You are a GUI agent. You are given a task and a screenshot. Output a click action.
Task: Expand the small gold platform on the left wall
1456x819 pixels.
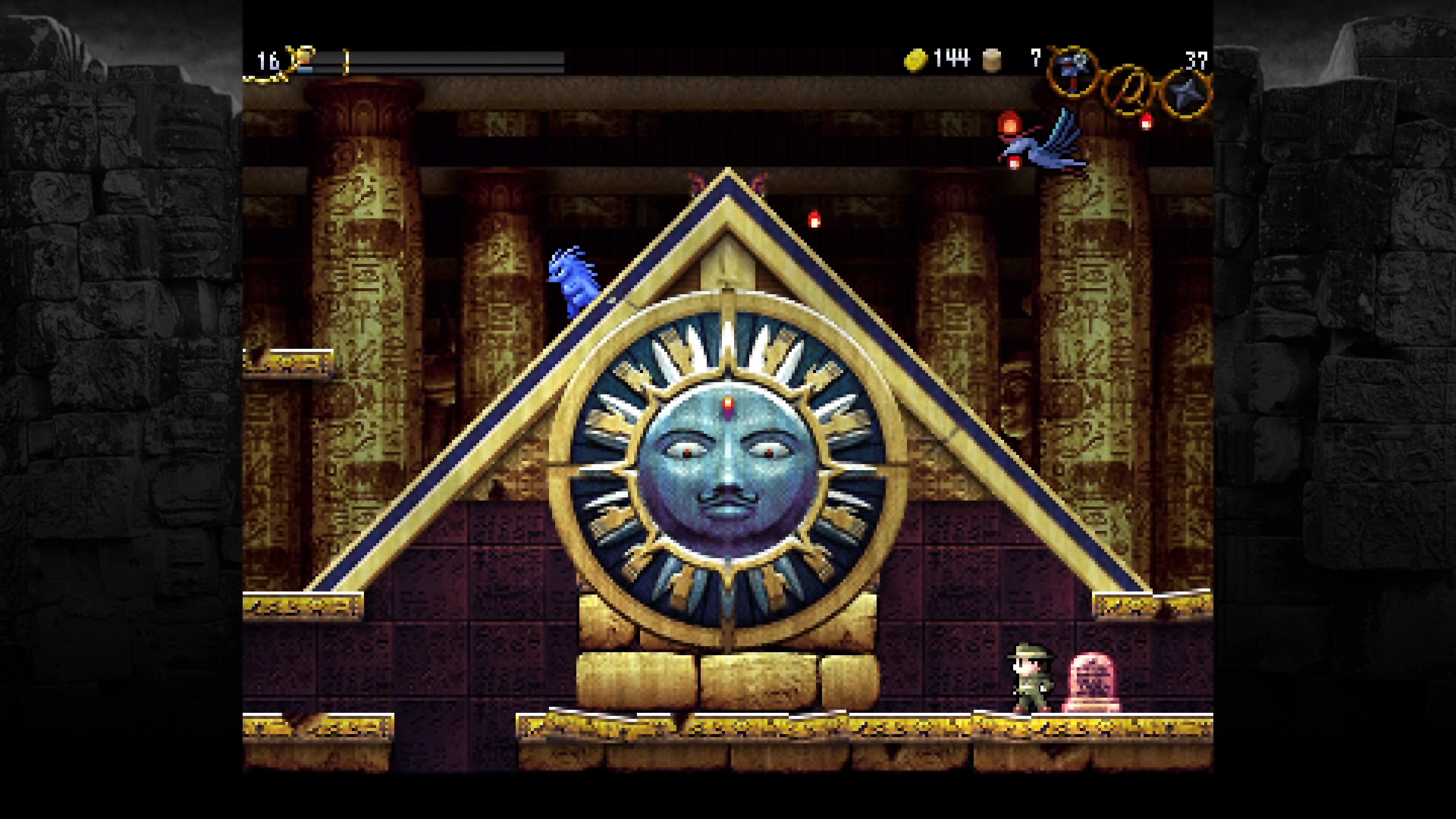[288, 362]
